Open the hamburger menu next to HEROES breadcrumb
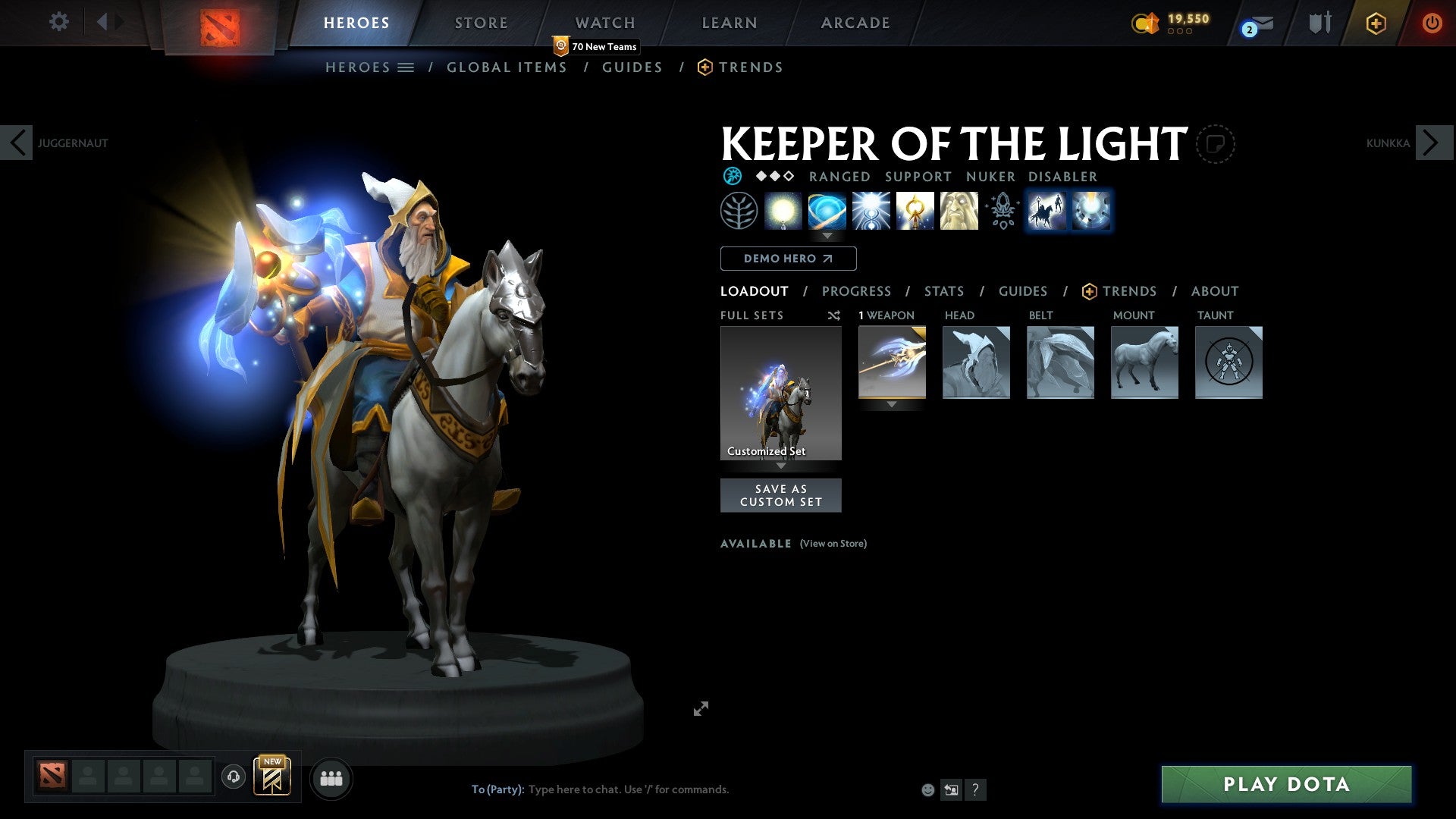This screenshot has height=819, width=1456. pos(407,67)
